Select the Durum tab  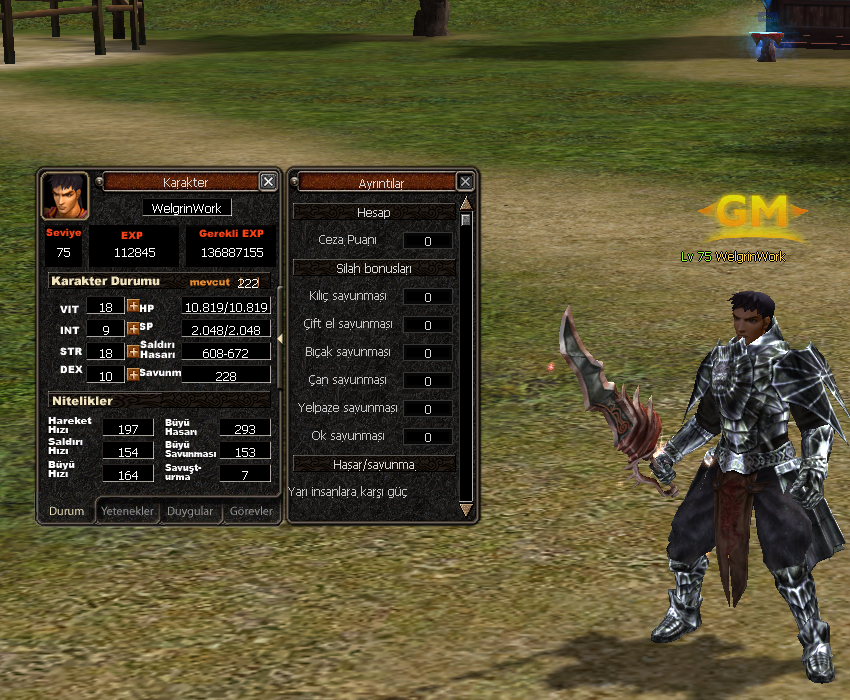click(67, 511)
